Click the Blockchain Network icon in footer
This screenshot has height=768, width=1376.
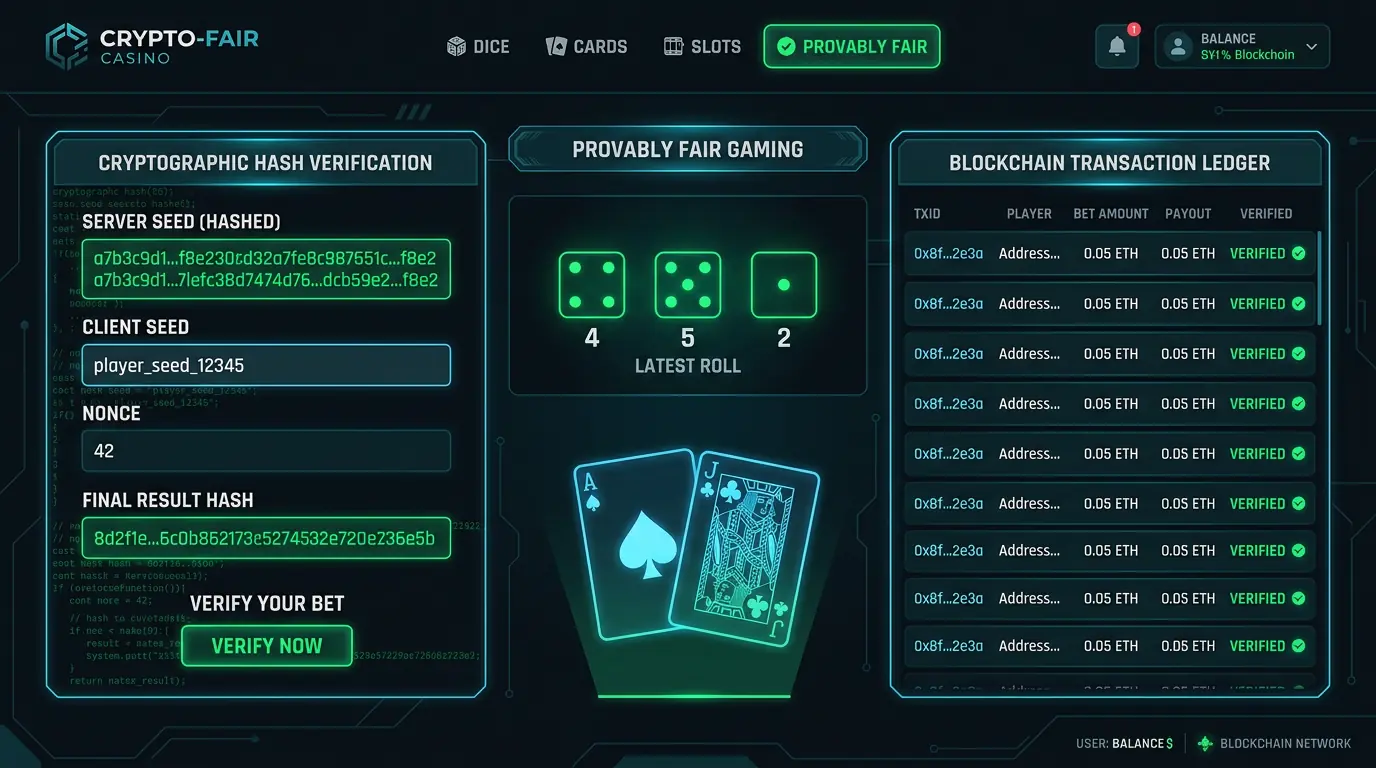(1203, 743)
